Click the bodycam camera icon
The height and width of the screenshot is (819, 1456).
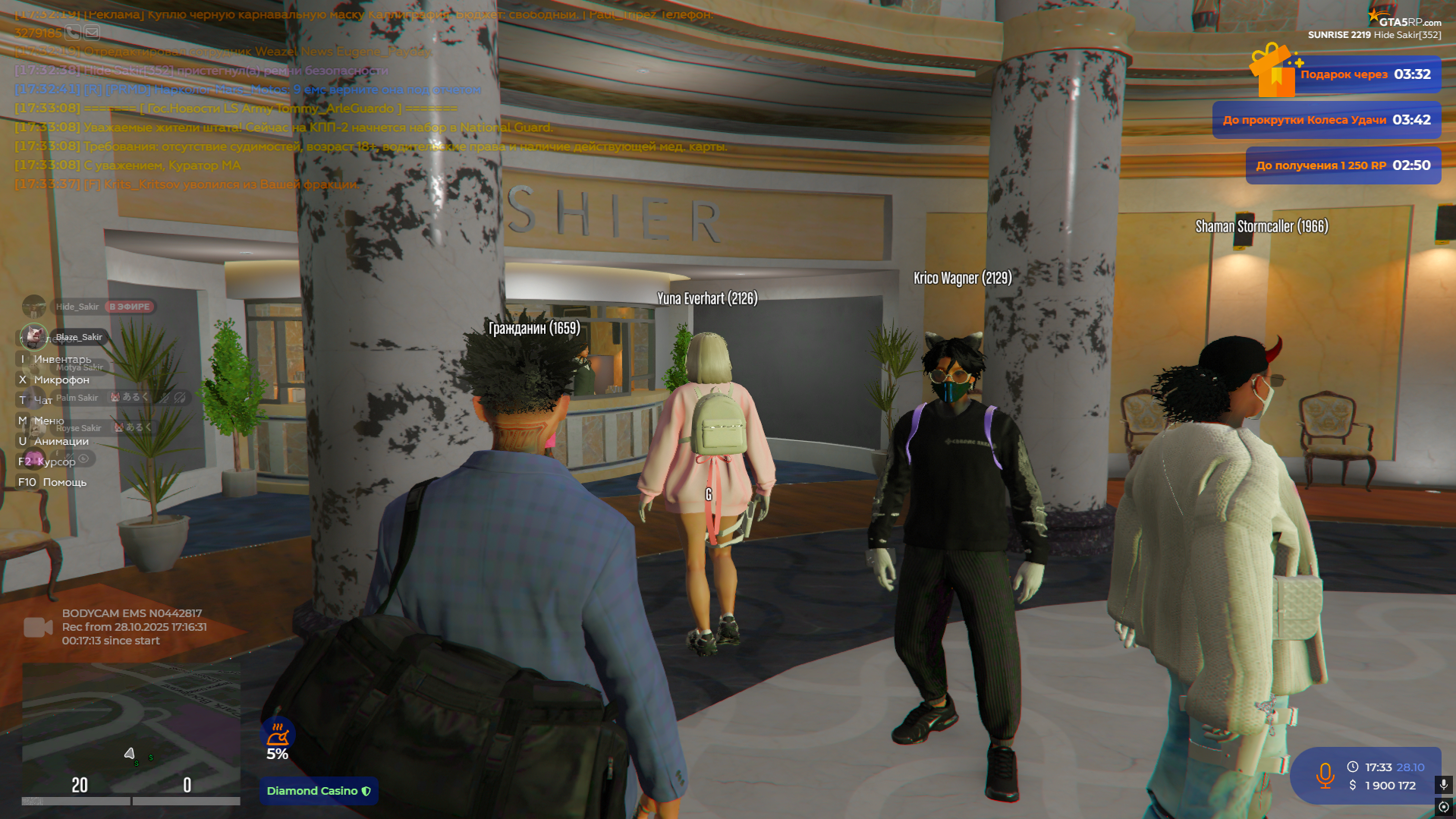coord(38,627)
